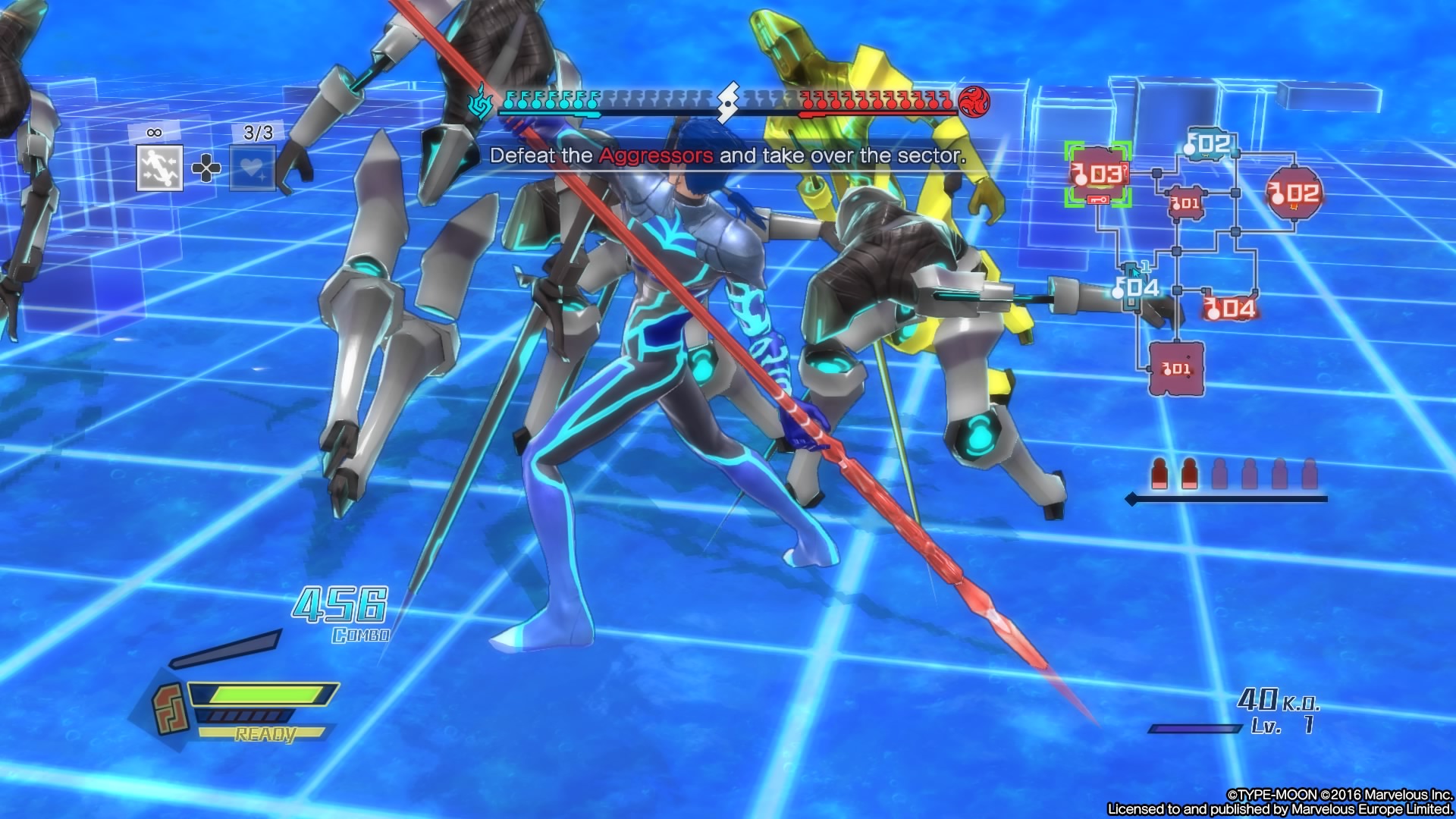Click the red key marker below sector 03
The height and width of the screenshot is (819, 1456).
click(1097, 199)
